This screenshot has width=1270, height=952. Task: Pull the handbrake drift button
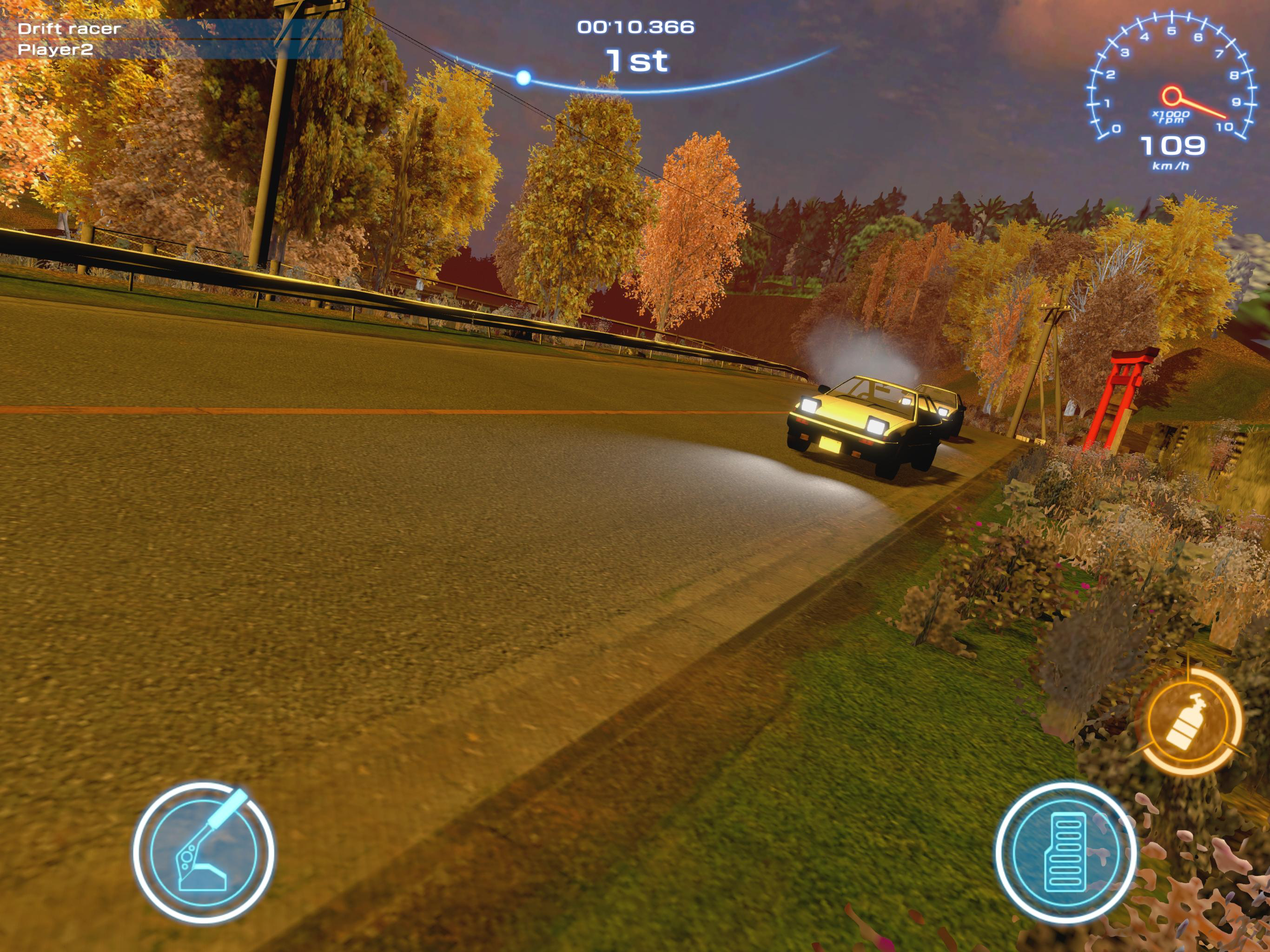(203, 852)
